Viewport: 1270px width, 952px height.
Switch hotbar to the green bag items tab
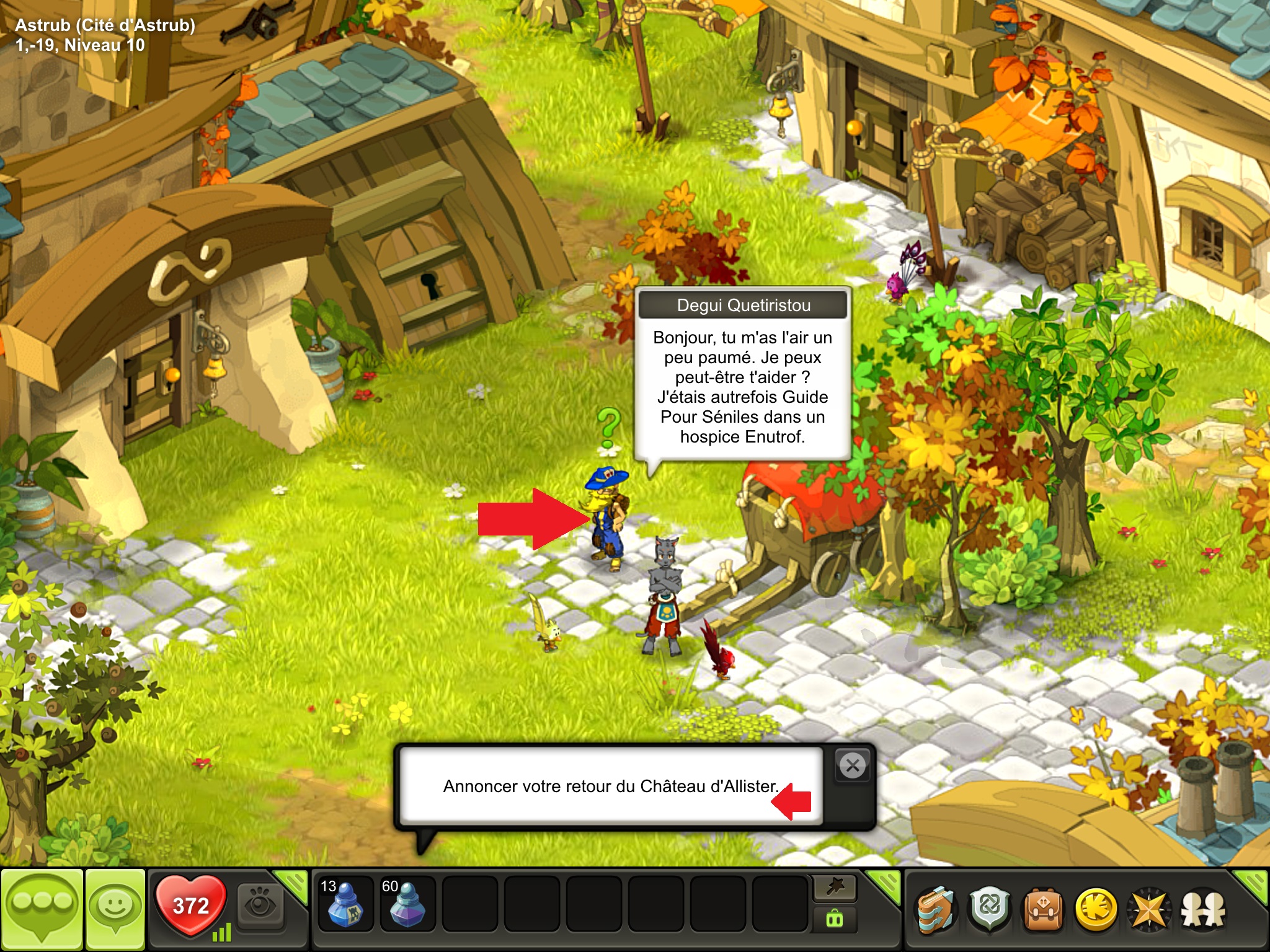click(835, 919)
